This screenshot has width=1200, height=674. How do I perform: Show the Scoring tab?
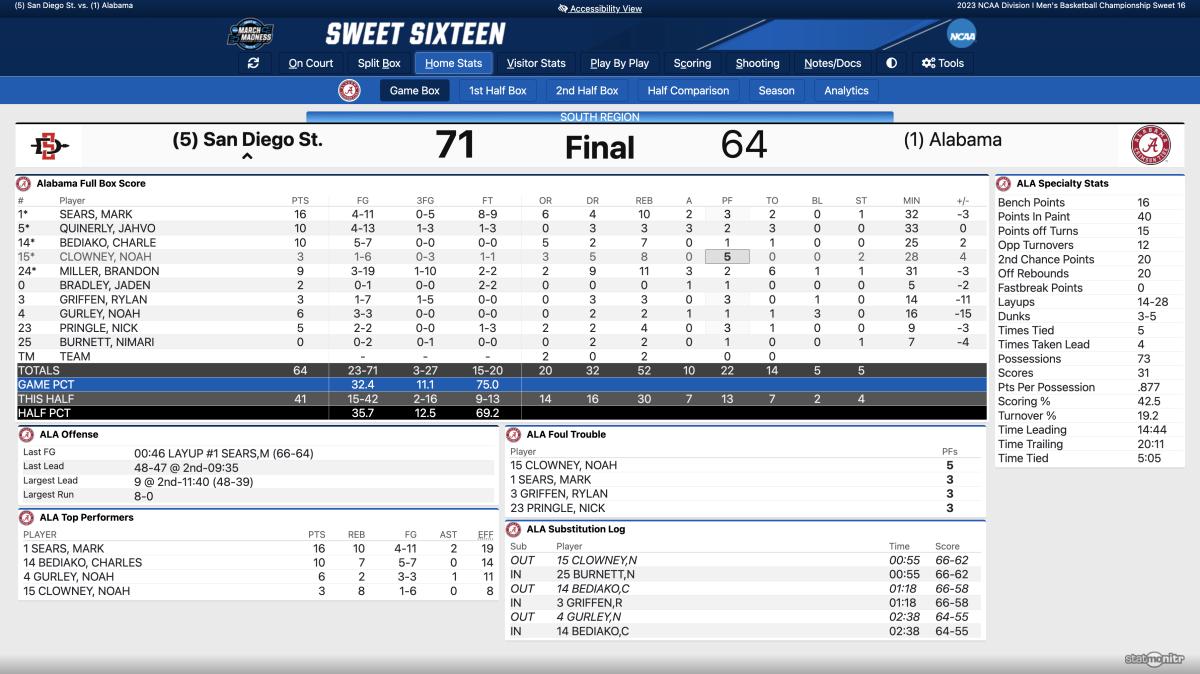[692, 63]
